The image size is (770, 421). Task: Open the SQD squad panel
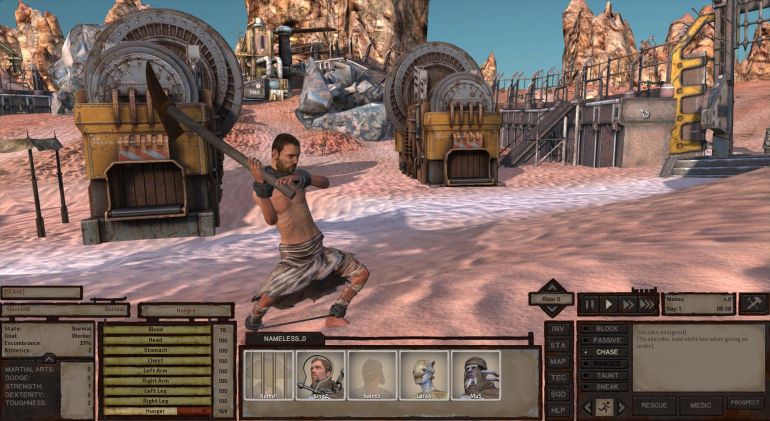(558, 394)
